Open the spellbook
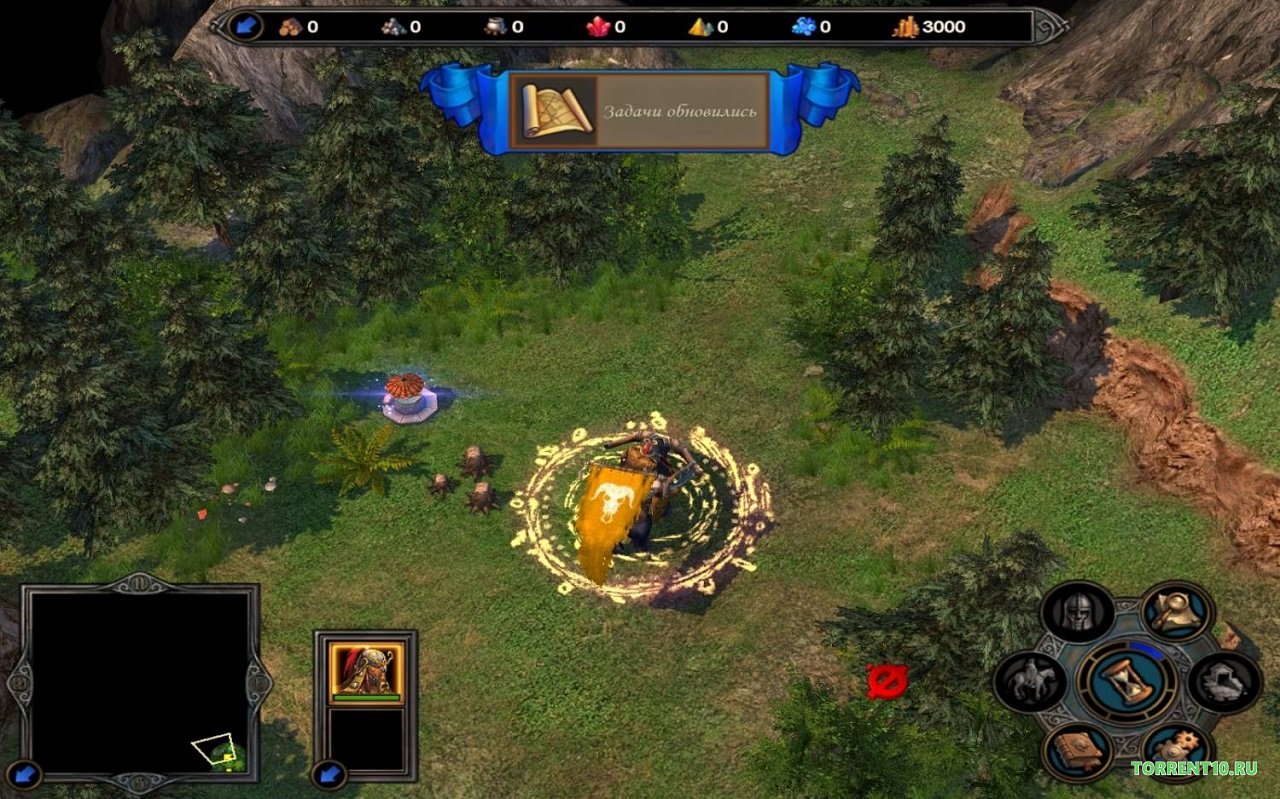The width and height of the screenshot is (1280, 799). (1077, 752)
